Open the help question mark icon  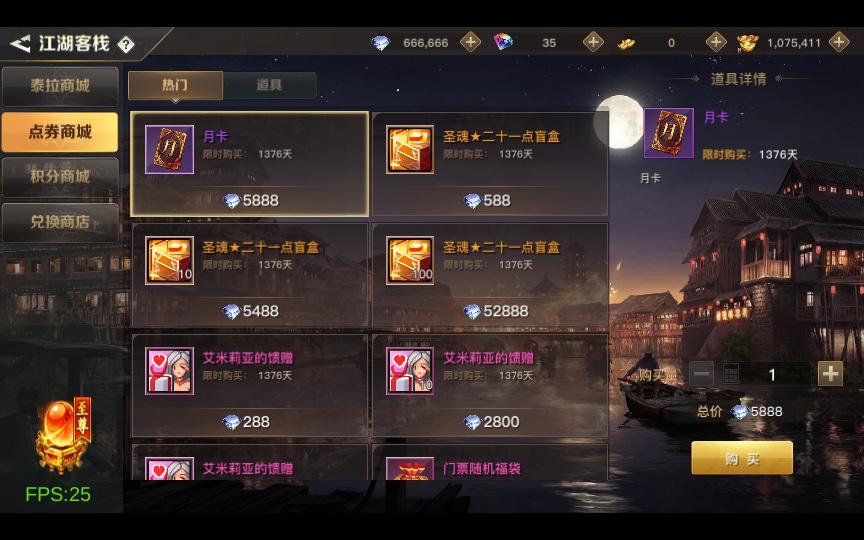pyautogui.click(x=126, y=44)
